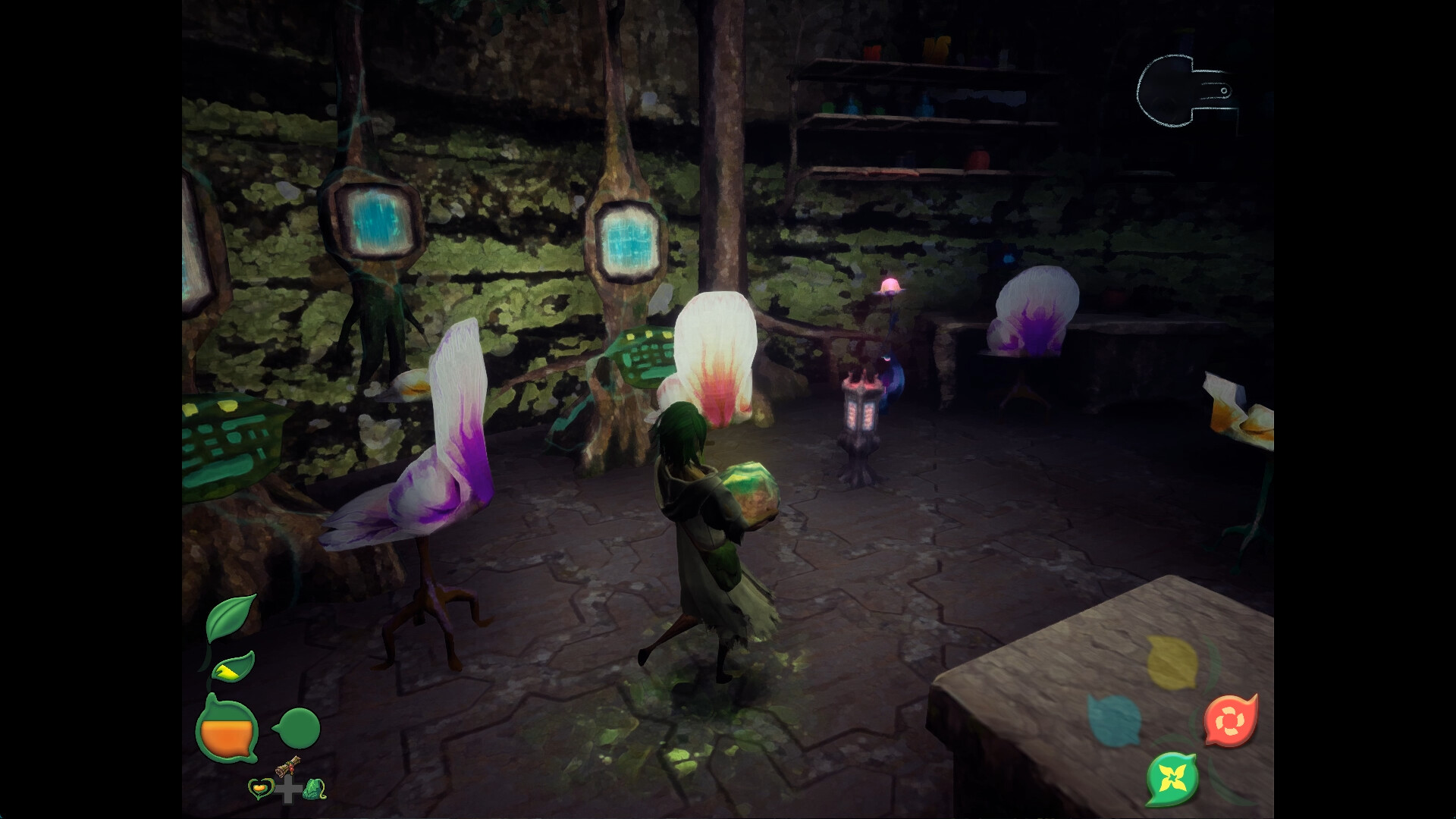Screen dimensions: 1456x819
Task: Activate the green flower ability leaf
Action: [1172, 780]
